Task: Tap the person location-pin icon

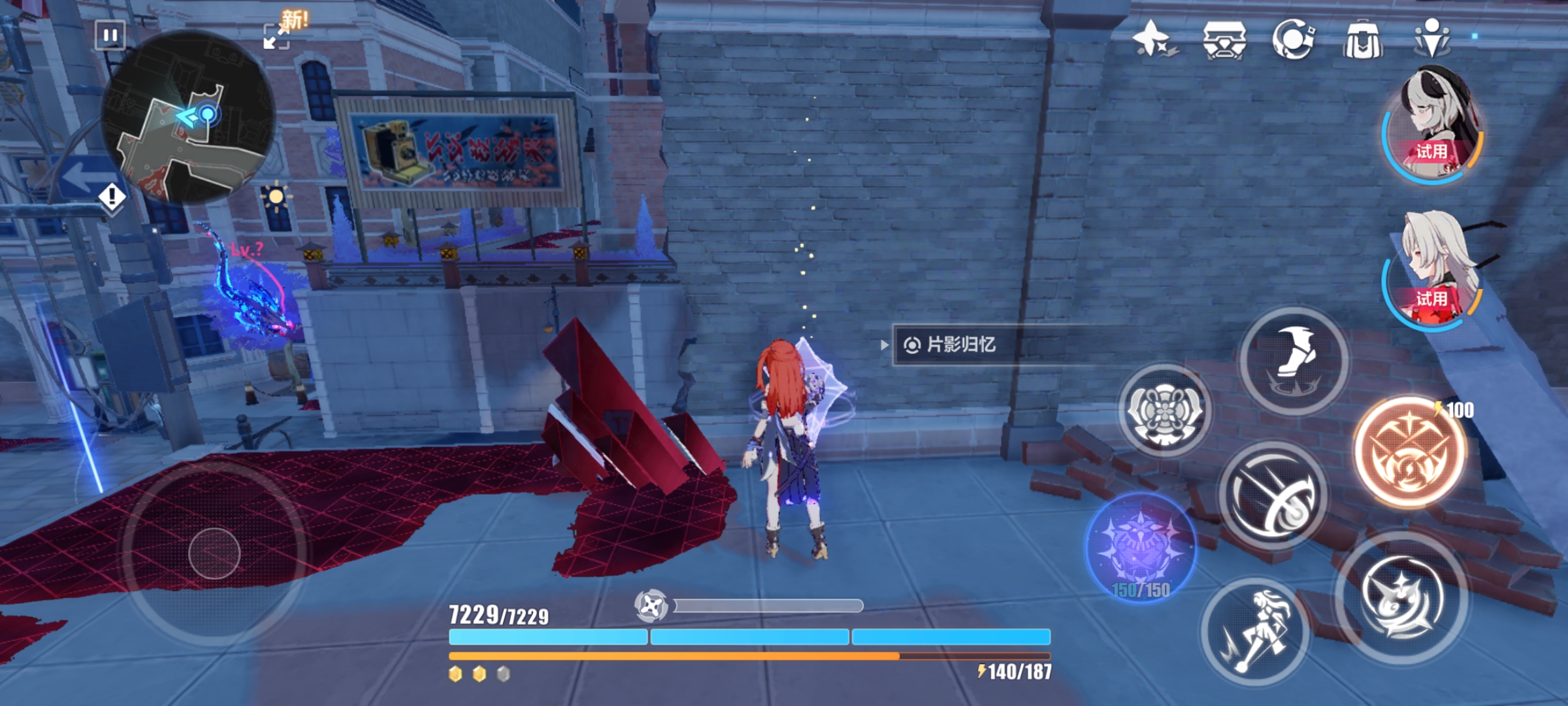Action: [1432, 39]
